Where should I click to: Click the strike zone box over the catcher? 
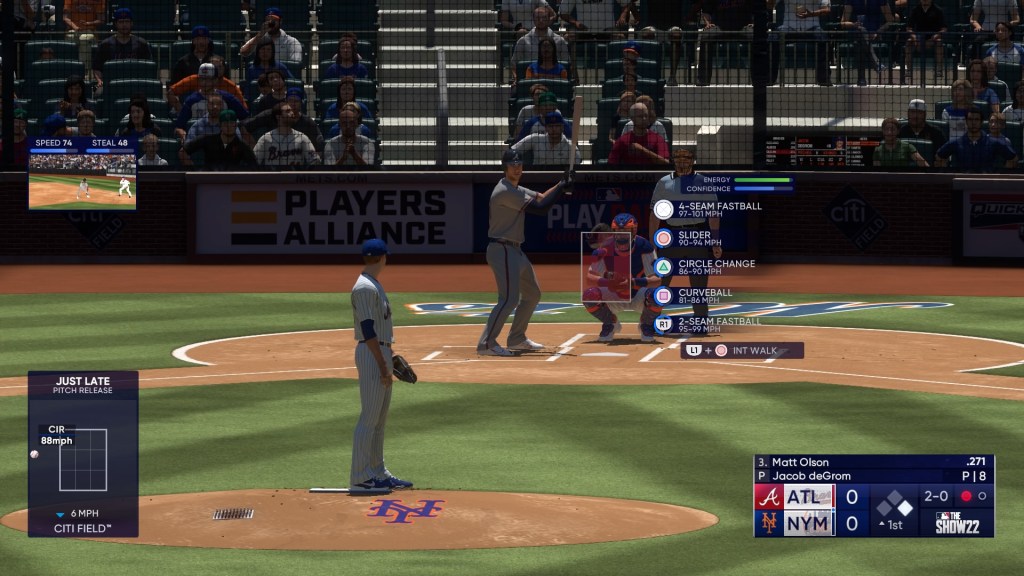click(606, 267)
